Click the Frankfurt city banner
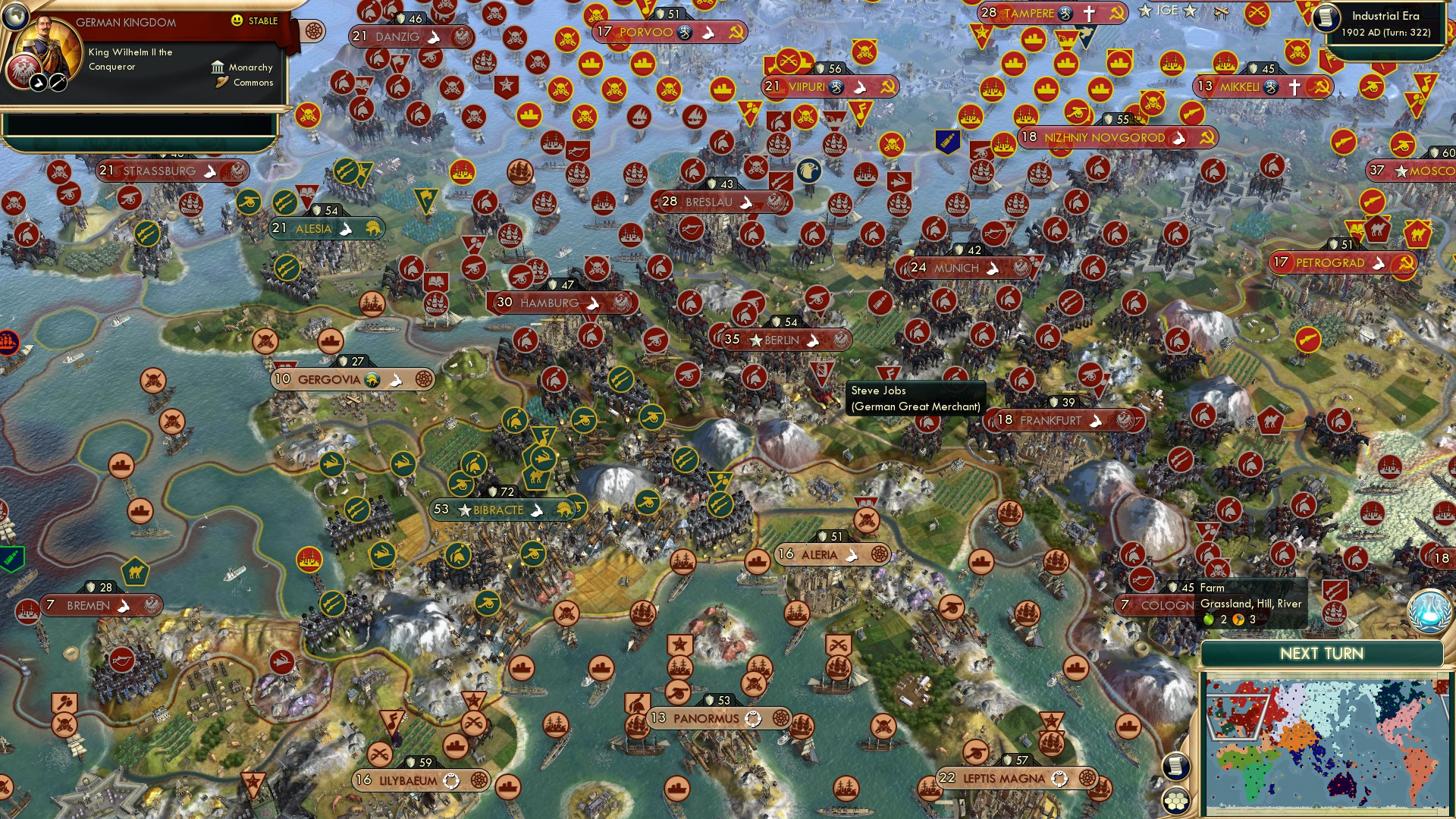This screenshot has height=819, width=1456. tap(1050, 421)
